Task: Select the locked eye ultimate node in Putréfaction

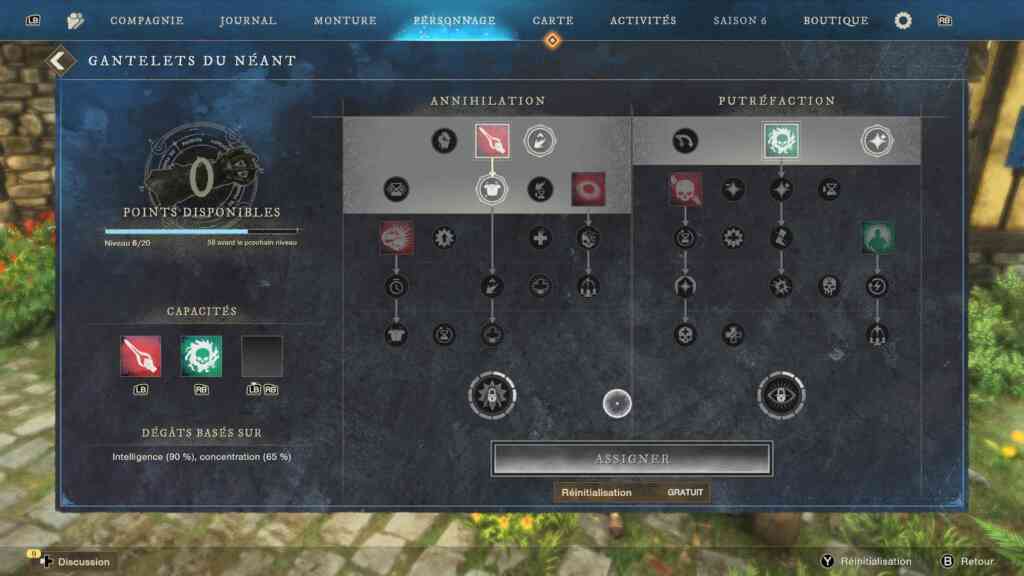Action: click(781, 394)
